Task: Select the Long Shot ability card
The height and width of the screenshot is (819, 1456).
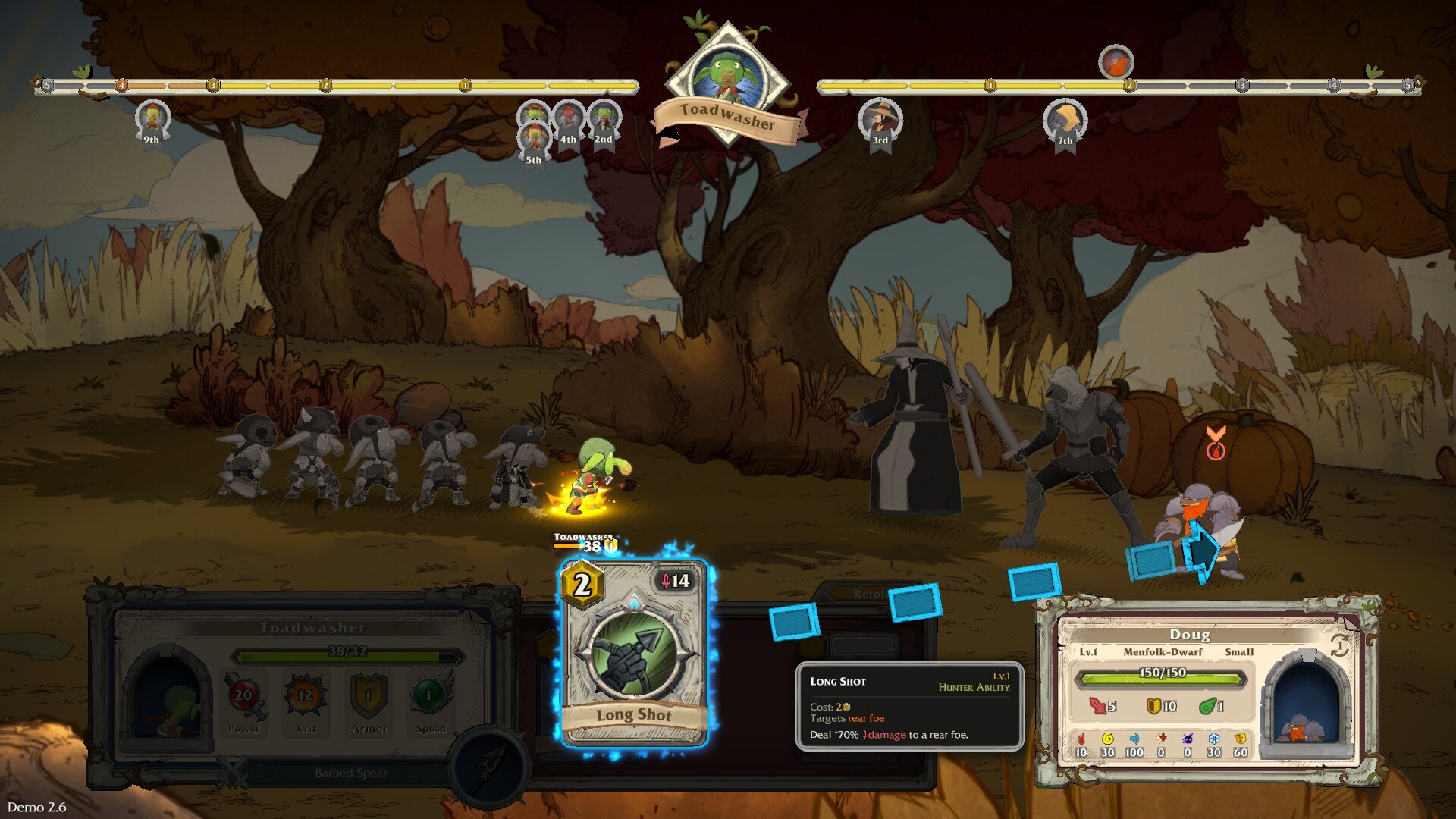Action: coord(634,652)
